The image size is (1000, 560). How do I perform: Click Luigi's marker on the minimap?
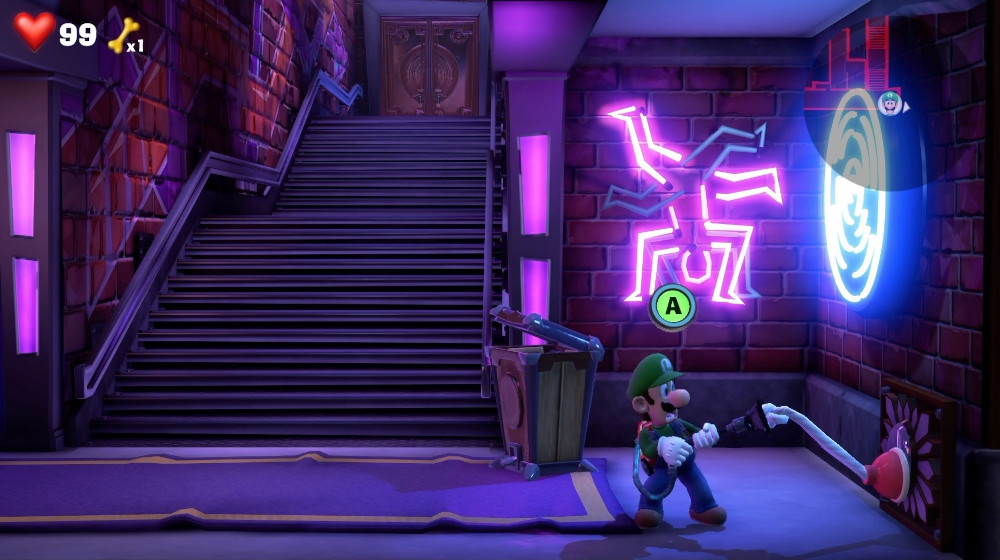(889, 102)
